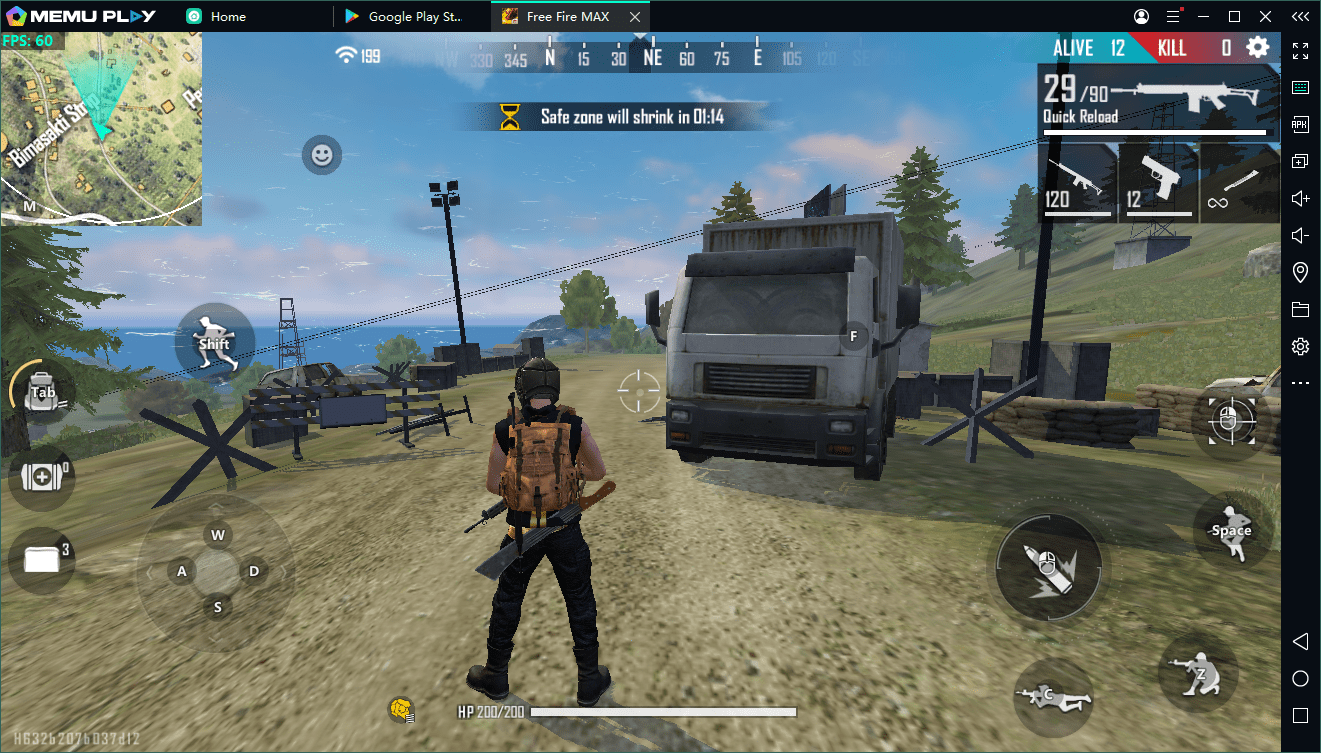Open the MEMU PLAY sidebar more options
Image resolution: width=1321 pixels, height=753 pixels.
pos(1300,382)
